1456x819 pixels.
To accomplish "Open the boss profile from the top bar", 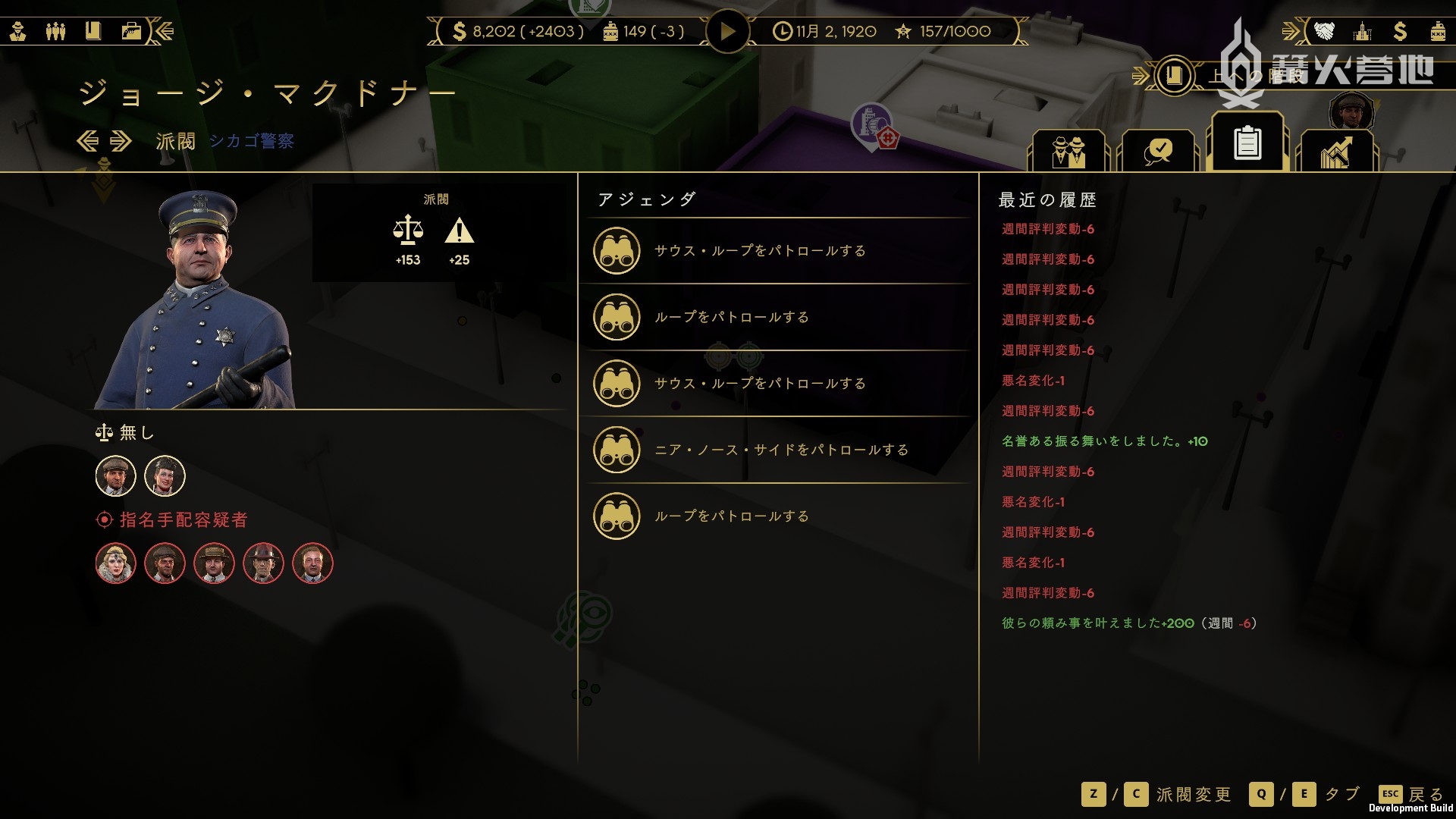I will pos(18,31).
